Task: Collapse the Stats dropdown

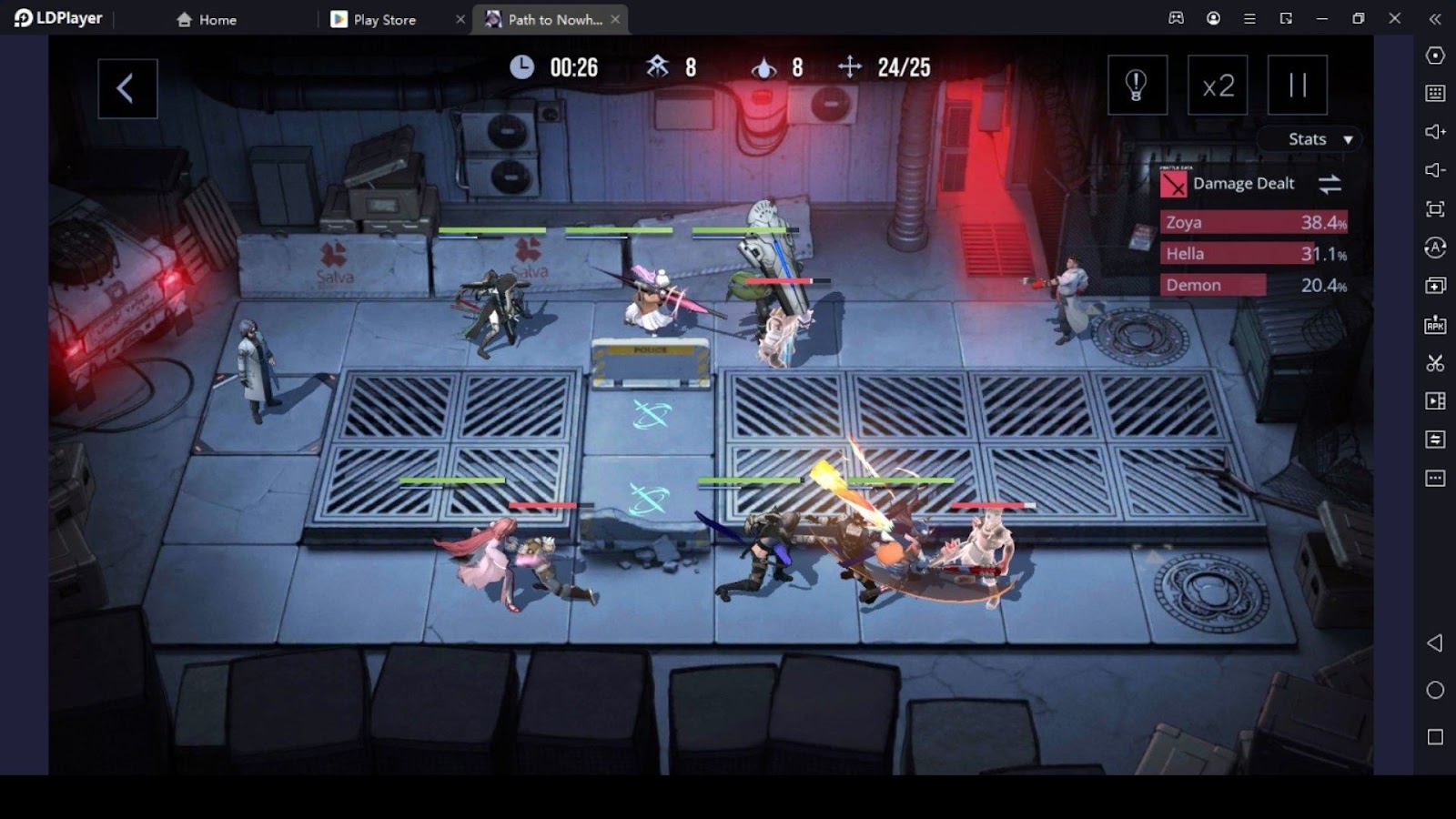Action: [1319, 139]
